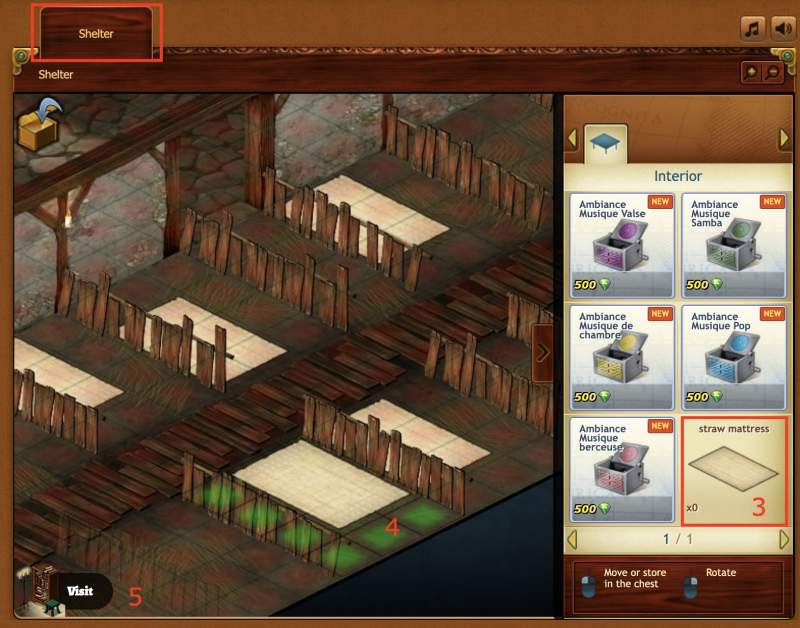Zoom in with the plus magnifier

(751, 73)
